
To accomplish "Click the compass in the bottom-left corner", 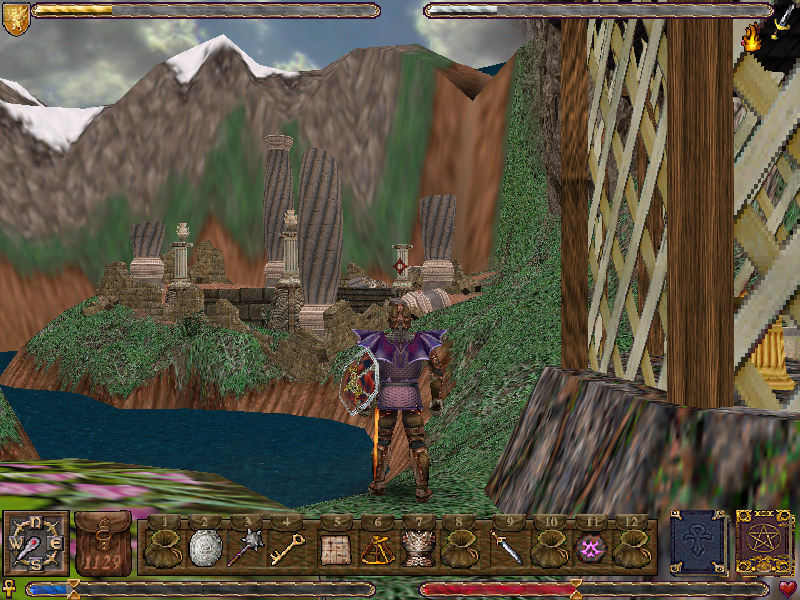I will [x=37, y=543].
